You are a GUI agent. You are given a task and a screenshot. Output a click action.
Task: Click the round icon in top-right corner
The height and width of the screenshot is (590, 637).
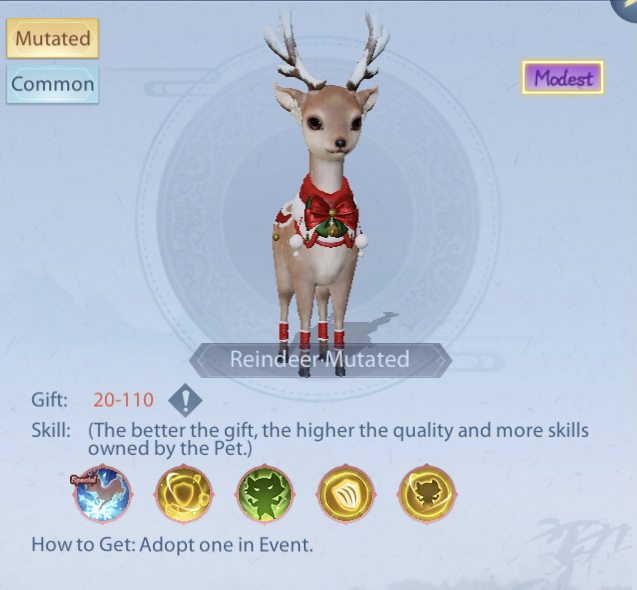[x=627, y=8]
